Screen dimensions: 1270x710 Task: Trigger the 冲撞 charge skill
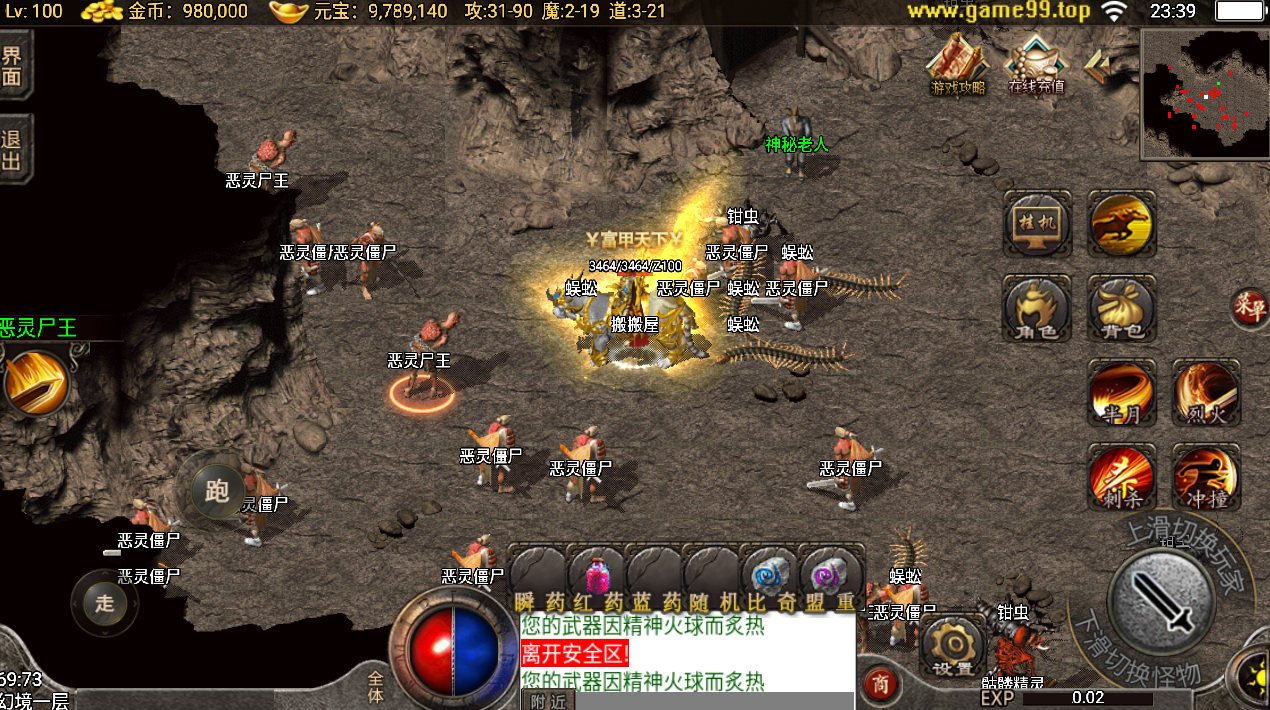(x=1205, y=477)
